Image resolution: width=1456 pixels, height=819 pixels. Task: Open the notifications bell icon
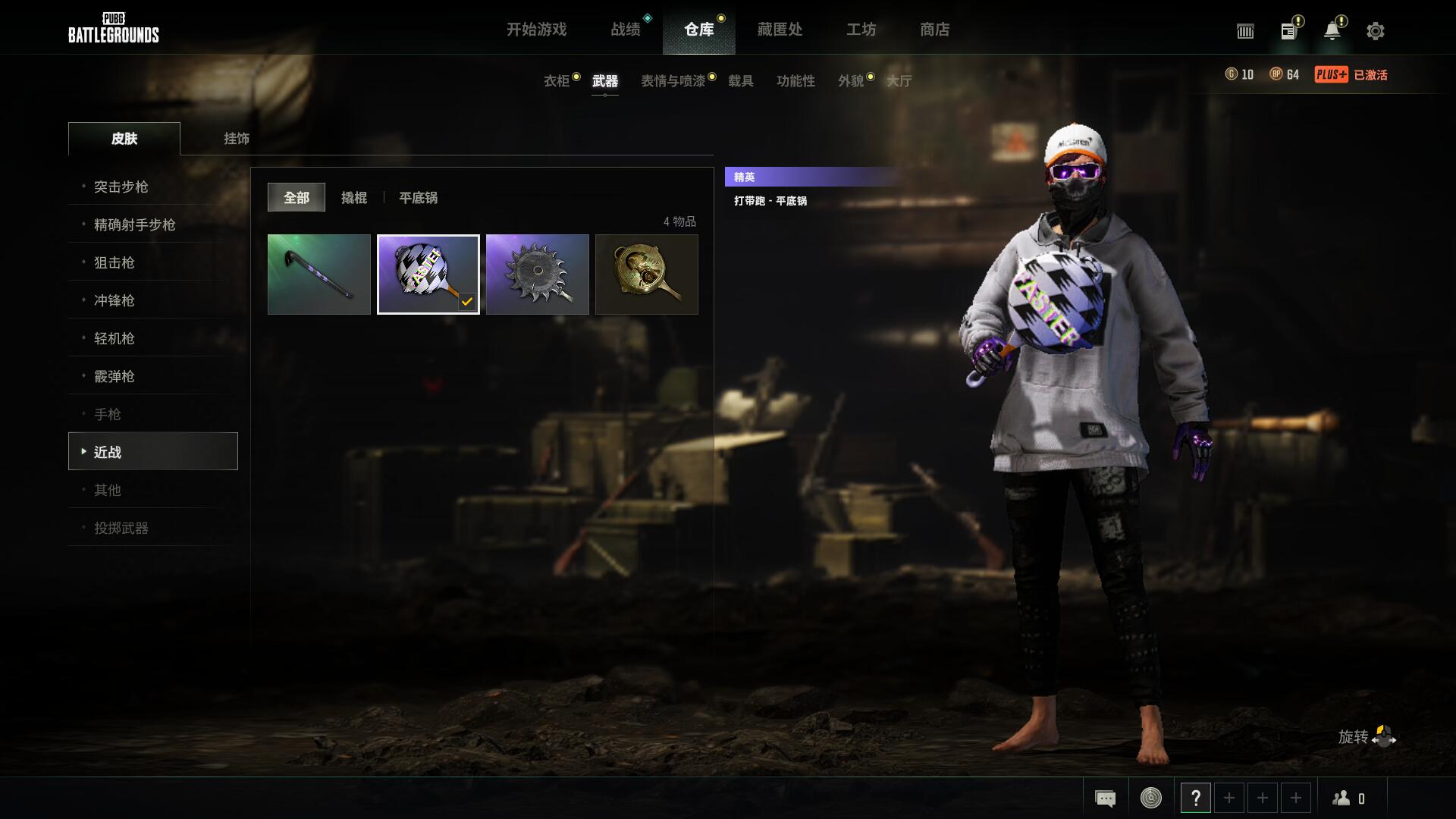[1332, 31]
